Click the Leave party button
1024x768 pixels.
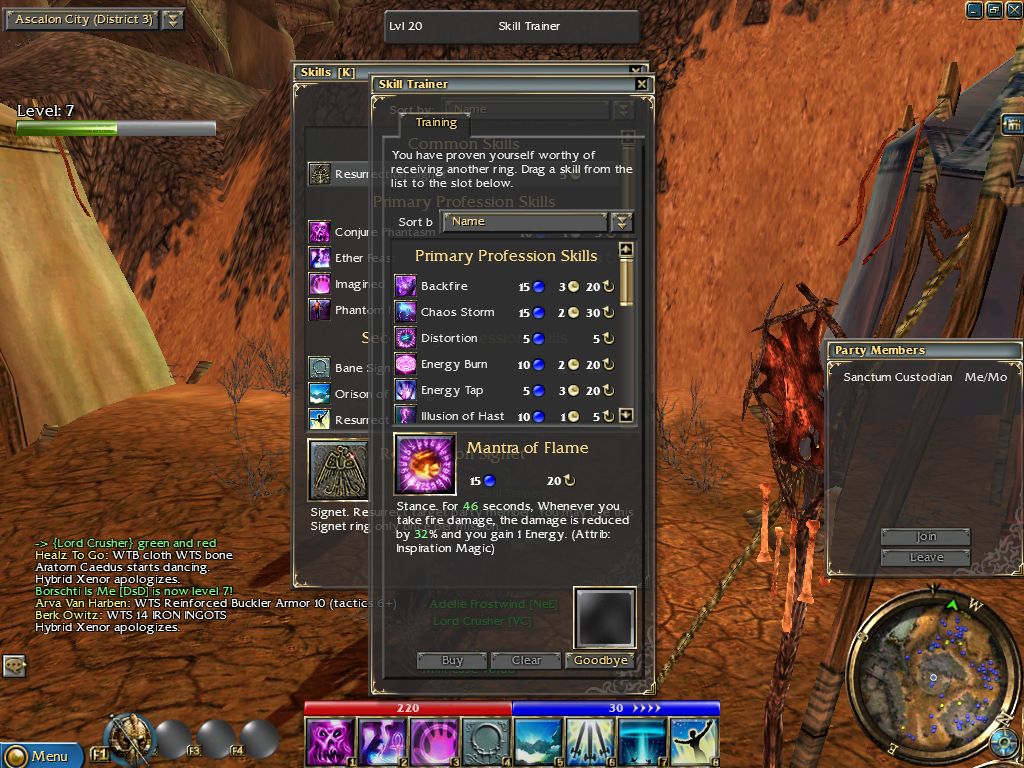[x=926, y=557]
